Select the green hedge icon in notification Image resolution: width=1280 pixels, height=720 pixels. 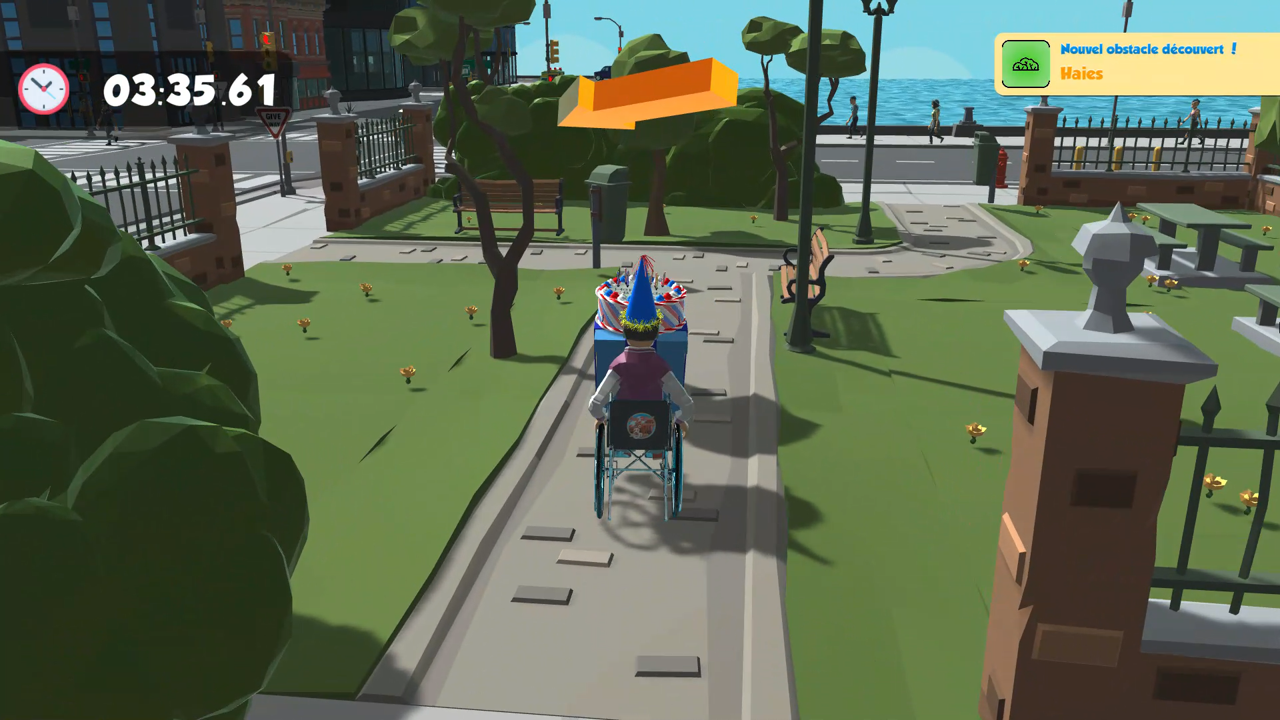pyautogui.click(x=1025, y=62)
